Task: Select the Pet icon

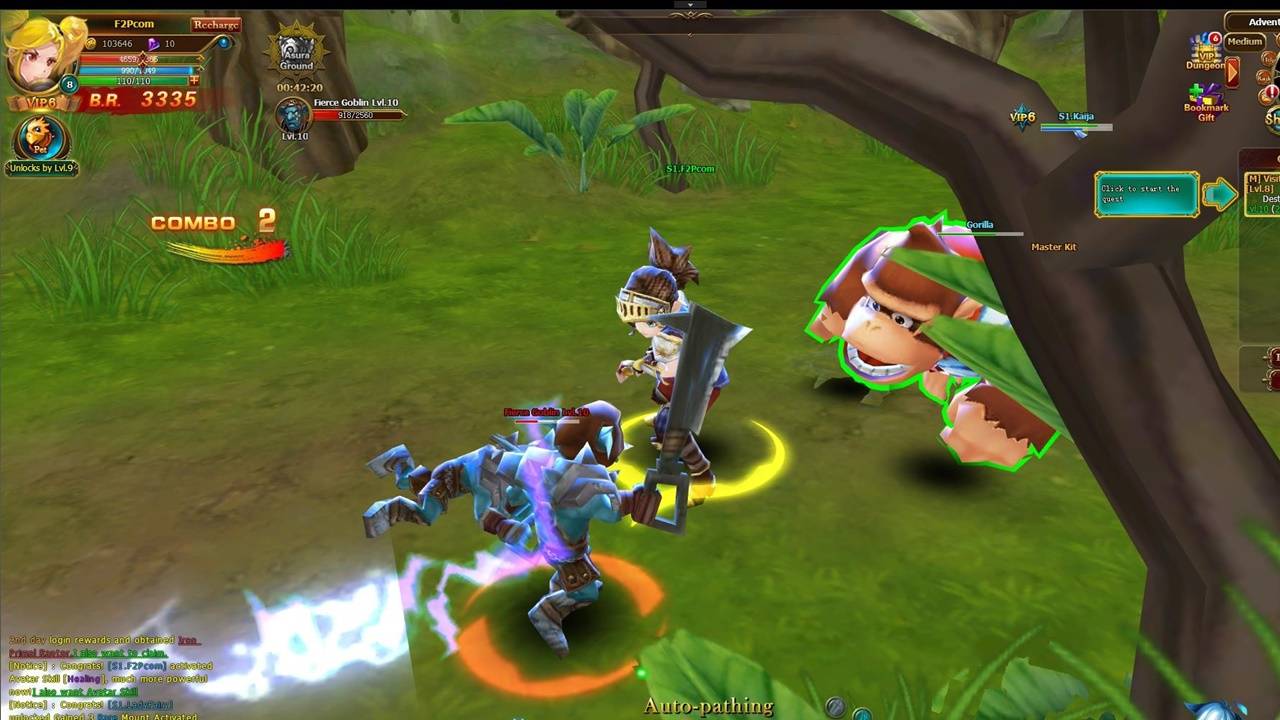Action: [41, 138]
